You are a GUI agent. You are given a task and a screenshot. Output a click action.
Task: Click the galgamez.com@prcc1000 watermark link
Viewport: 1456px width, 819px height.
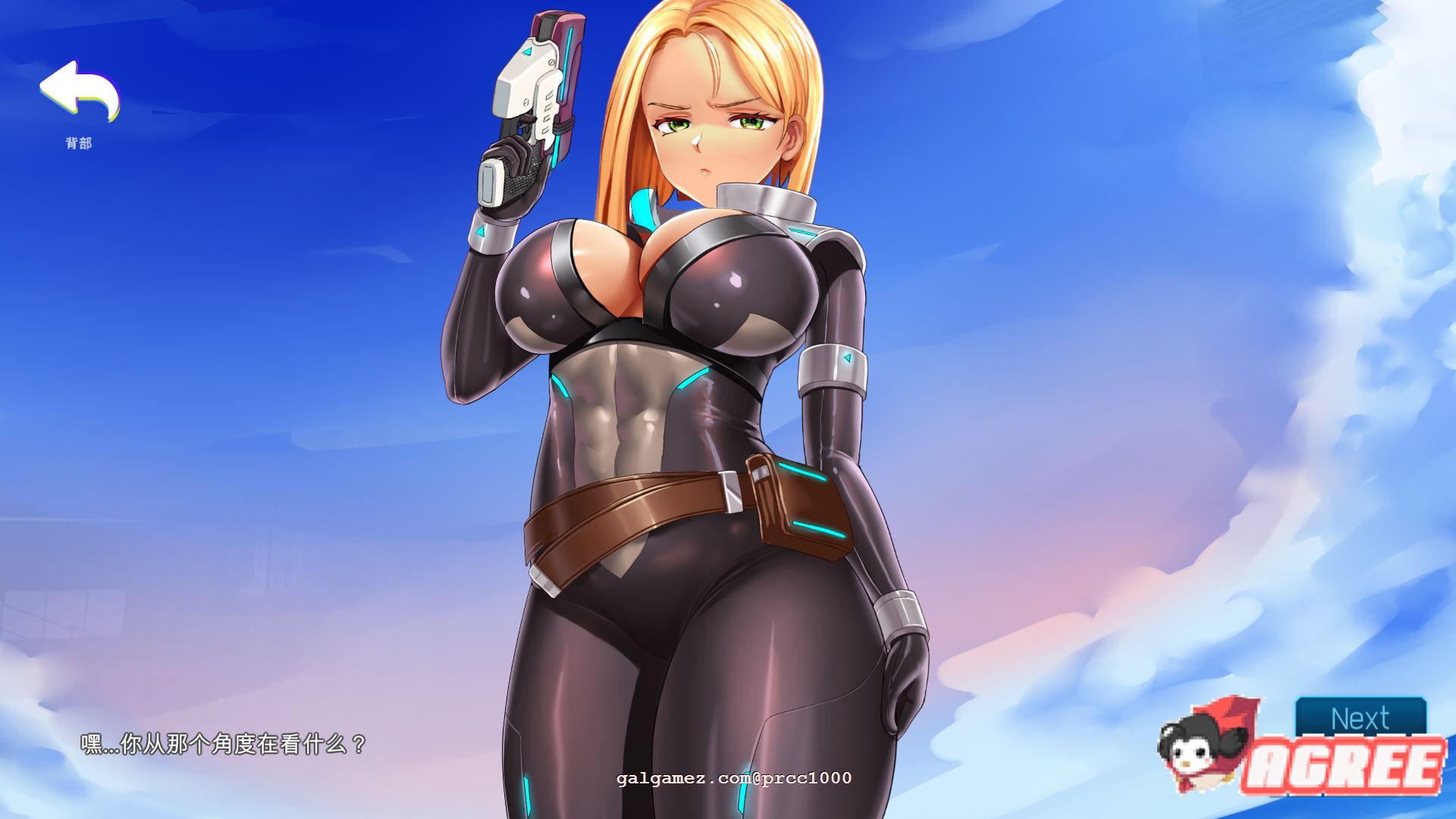pyautogui.click(x=734, y=777)
